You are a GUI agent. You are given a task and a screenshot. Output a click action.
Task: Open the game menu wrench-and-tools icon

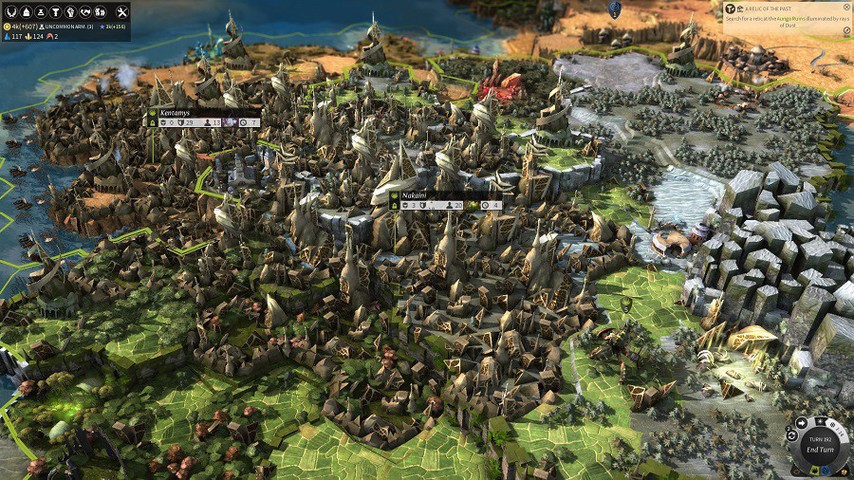(x=121, y=11)
